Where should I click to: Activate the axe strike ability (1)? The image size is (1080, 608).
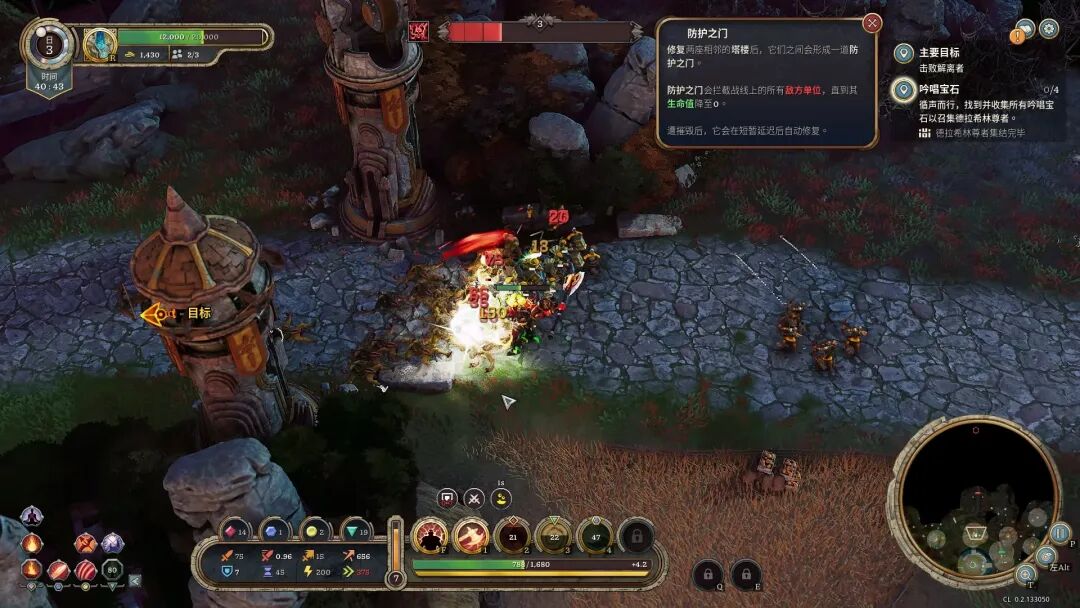(471, 536)
